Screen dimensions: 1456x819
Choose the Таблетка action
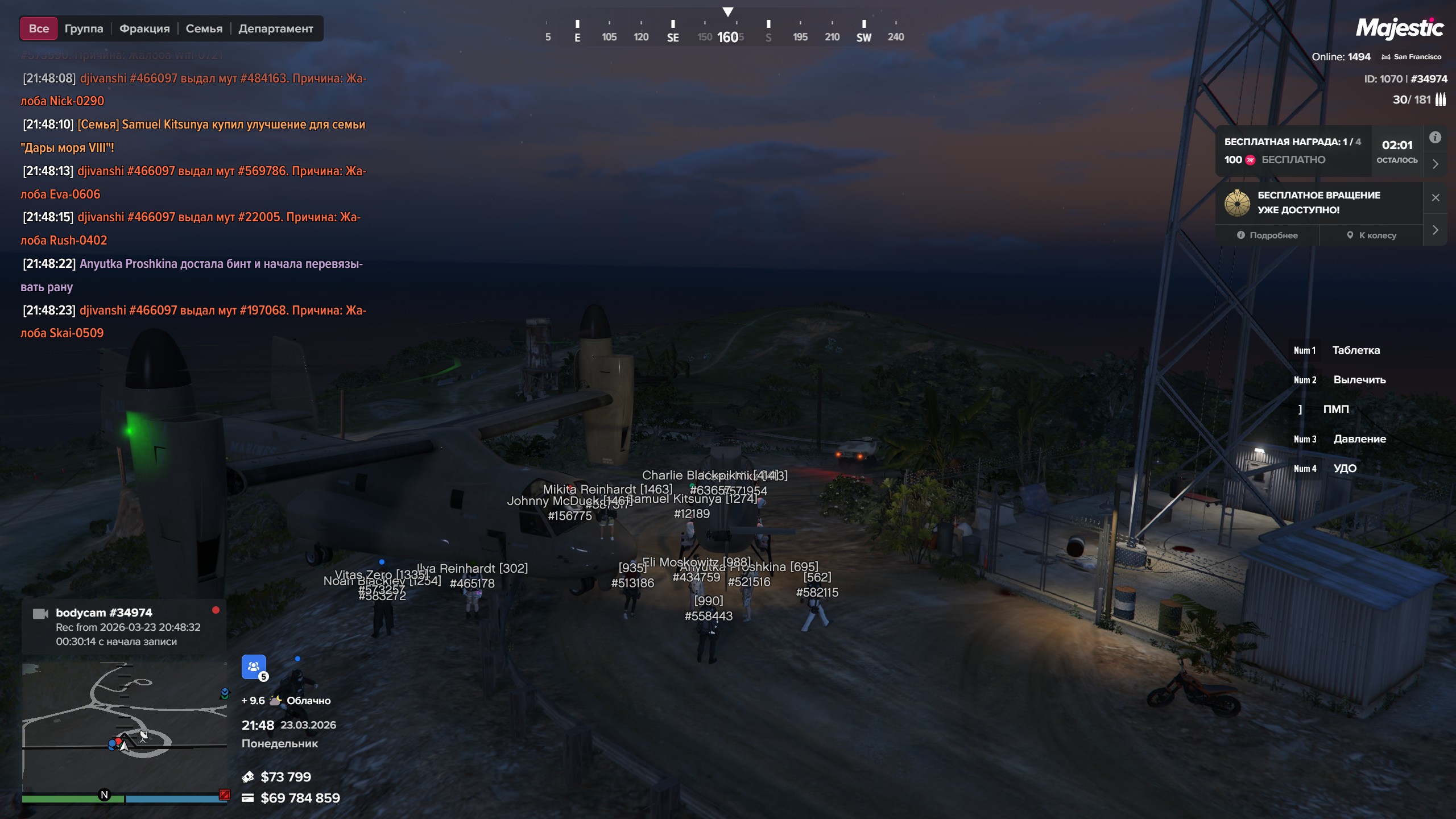coord(1355,350)
